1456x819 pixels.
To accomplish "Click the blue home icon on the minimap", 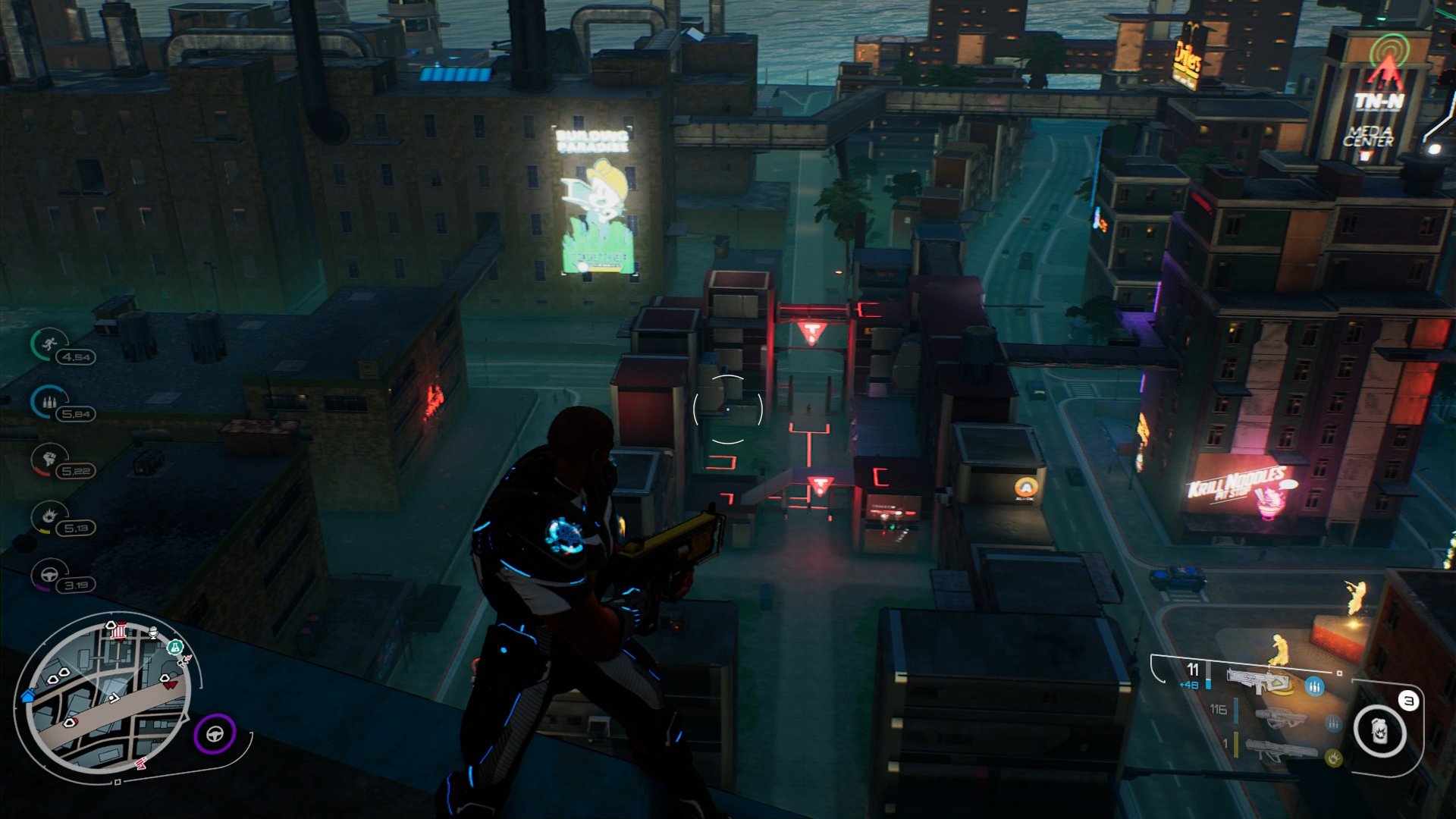I will [27, 697].
